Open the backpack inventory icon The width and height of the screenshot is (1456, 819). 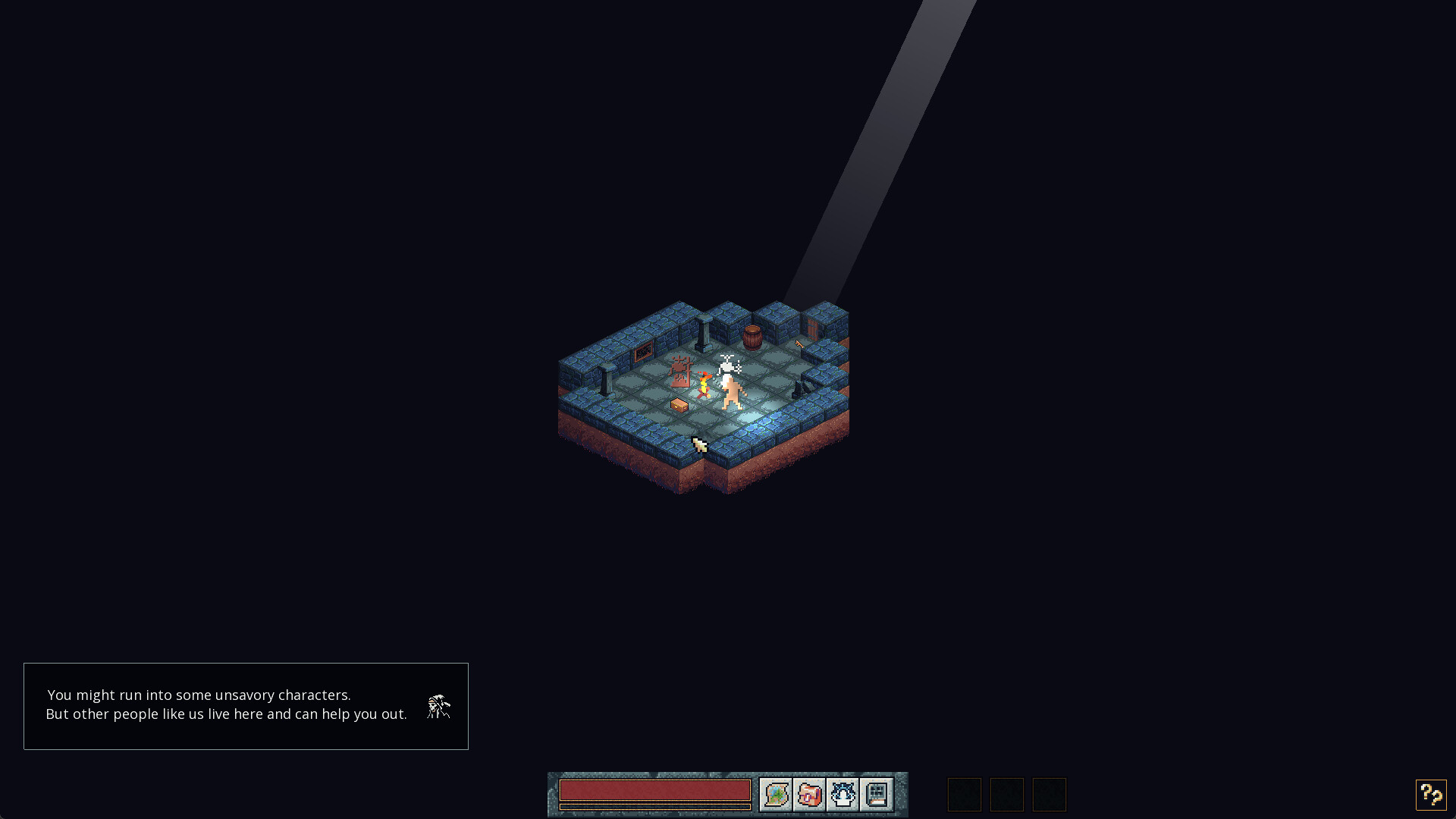point(809,794)
